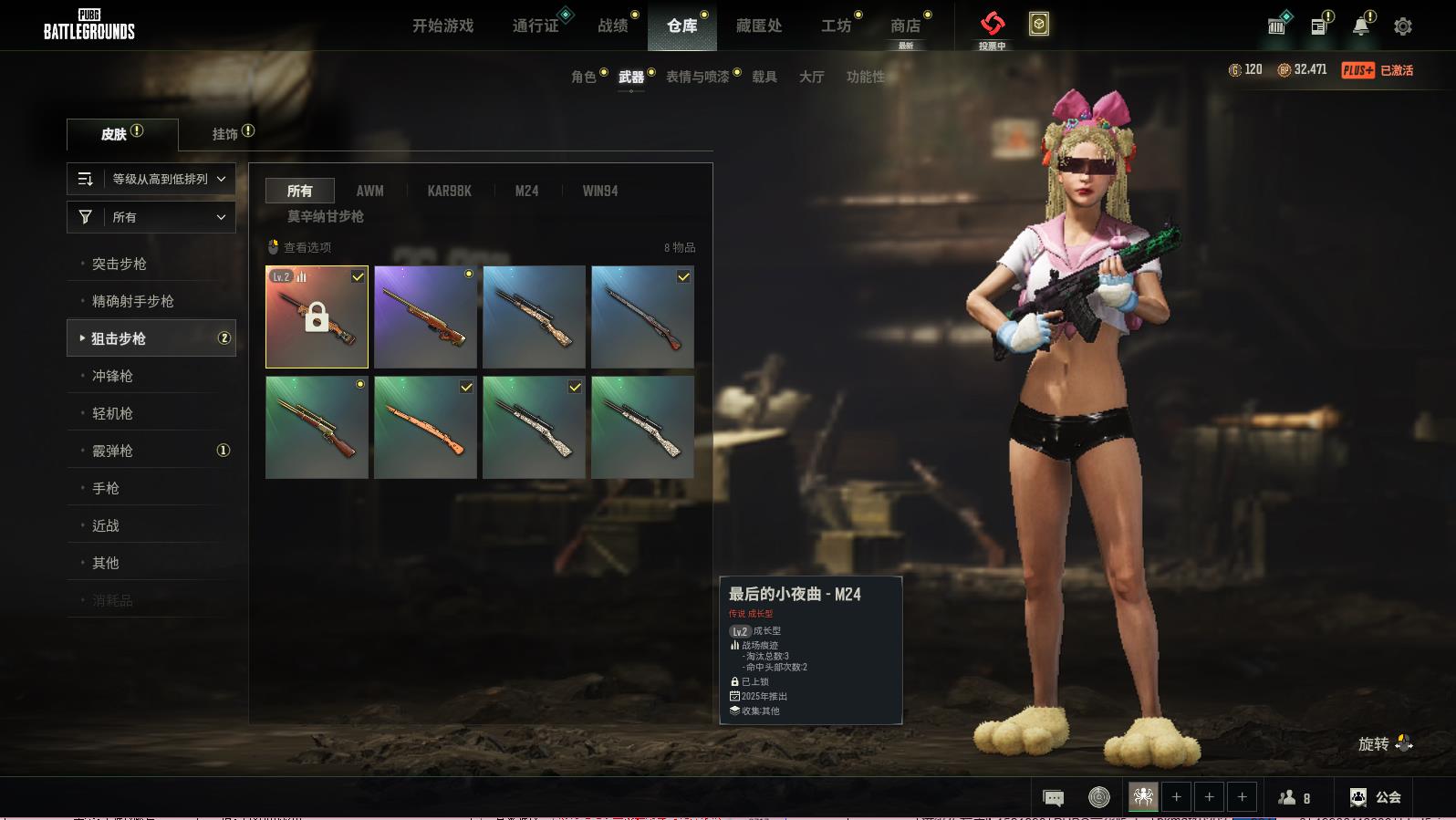This screenshot has height=820, width=1456.
Task: Select the 挂饰 charms tab
Action: pyautogui.click(x=225, y=134)
